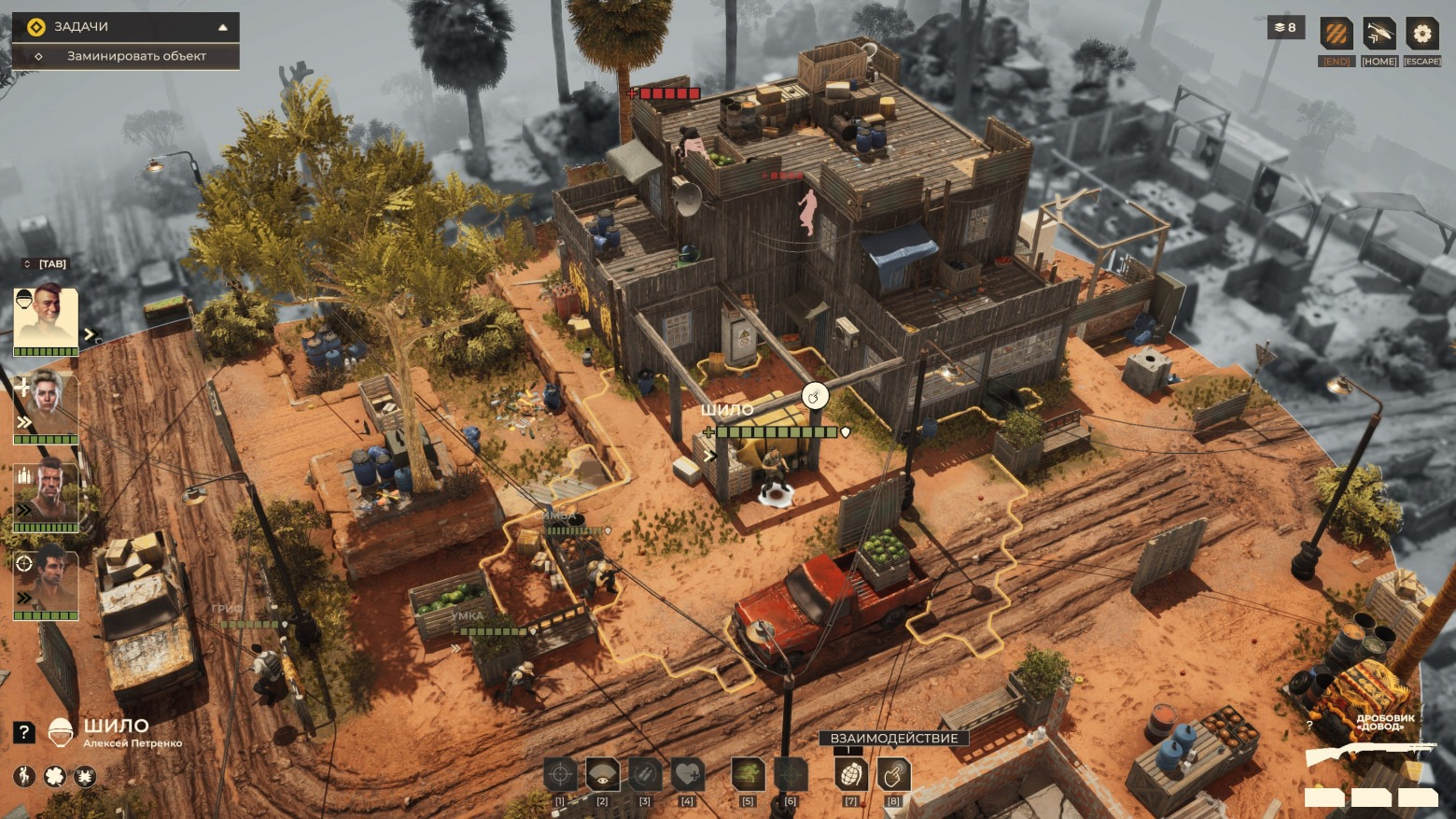Screen dimensions: 1456x819
Task: Activate the green running man ability
Action: (x=748, y=774)
